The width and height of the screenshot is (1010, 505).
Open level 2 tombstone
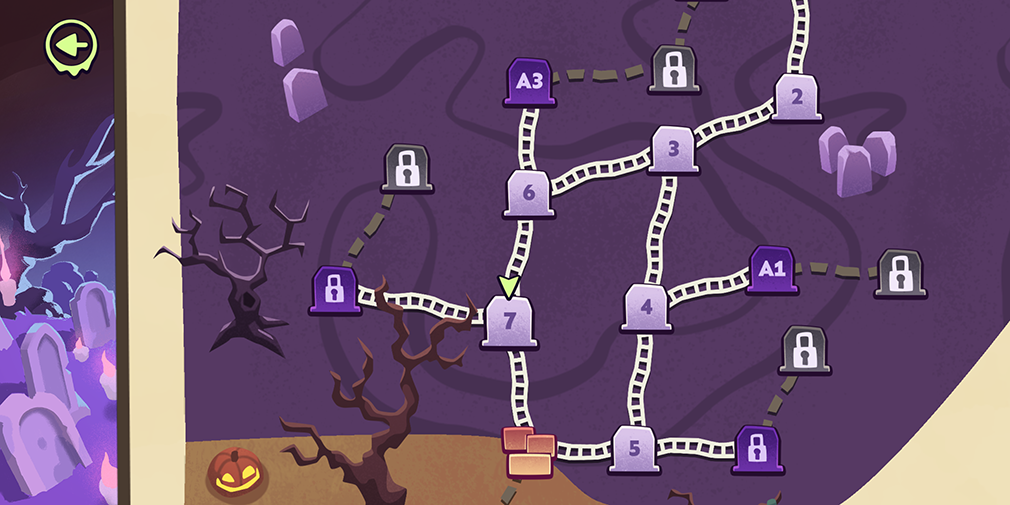797,98
